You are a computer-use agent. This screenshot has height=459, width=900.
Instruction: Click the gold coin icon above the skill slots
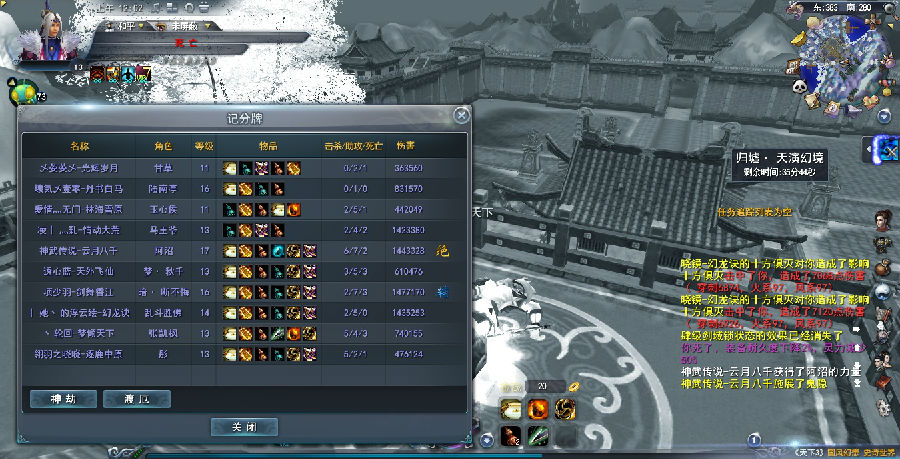point(574,386)
